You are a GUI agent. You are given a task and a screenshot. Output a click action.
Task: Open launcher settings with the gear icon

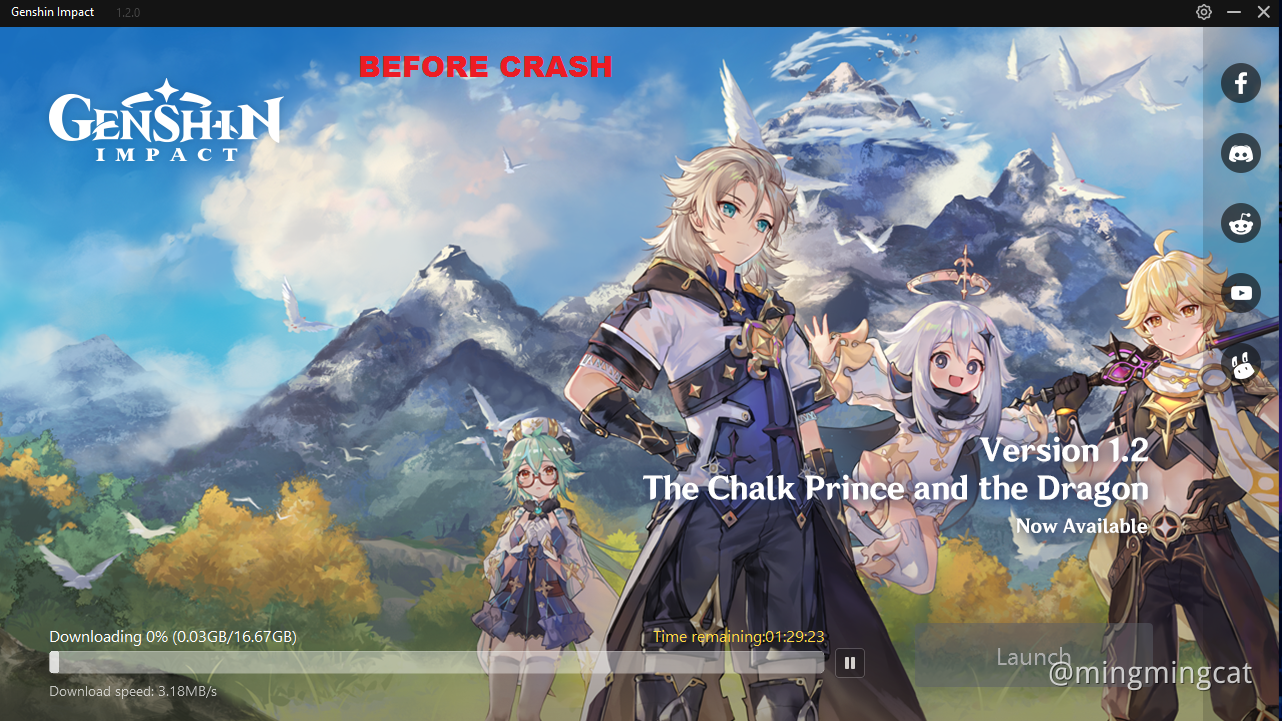1204,12
